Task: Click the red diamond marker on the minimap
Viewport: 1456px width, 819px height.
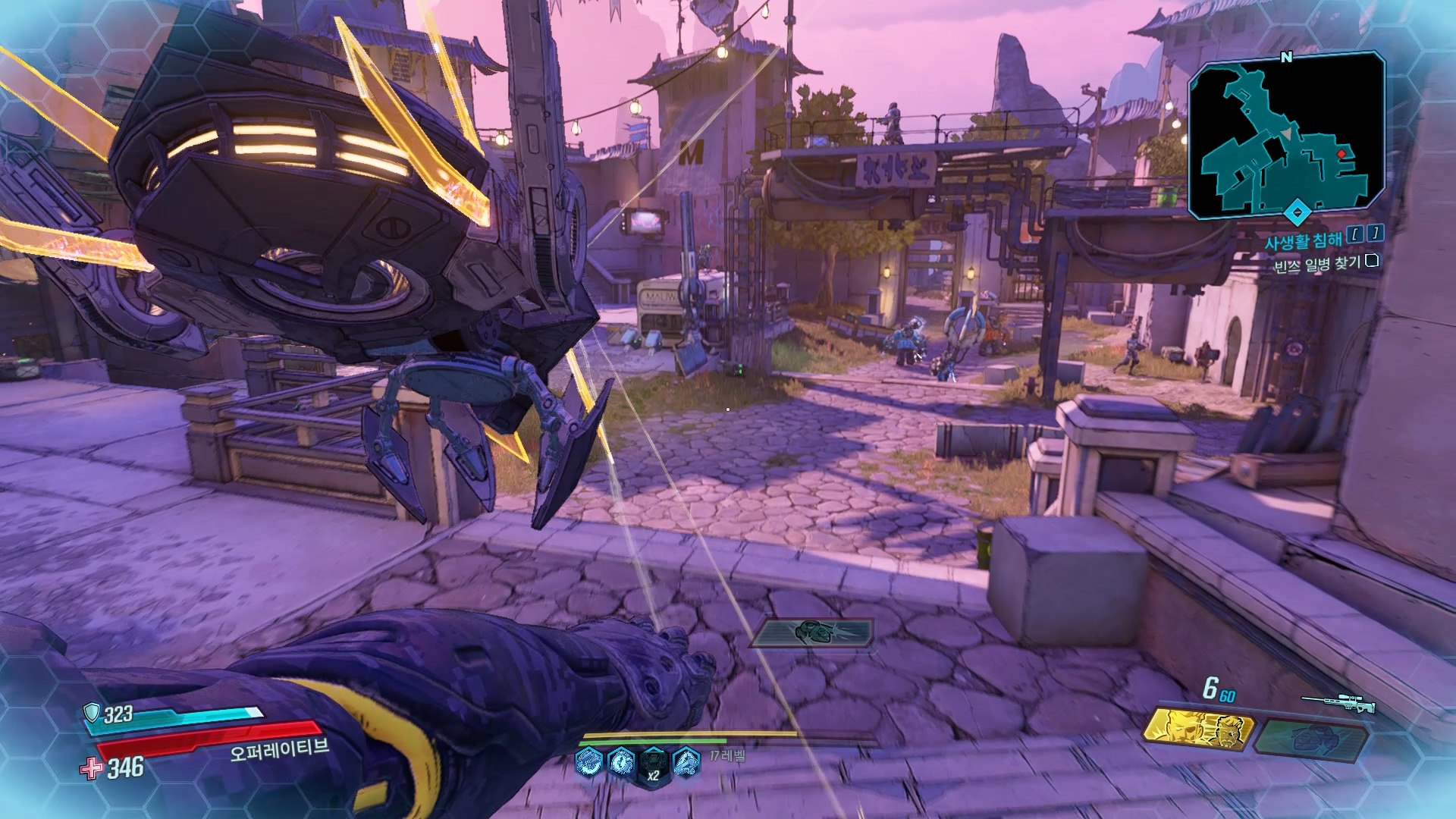Action: pyautogui.click(x=1341, y=154)
